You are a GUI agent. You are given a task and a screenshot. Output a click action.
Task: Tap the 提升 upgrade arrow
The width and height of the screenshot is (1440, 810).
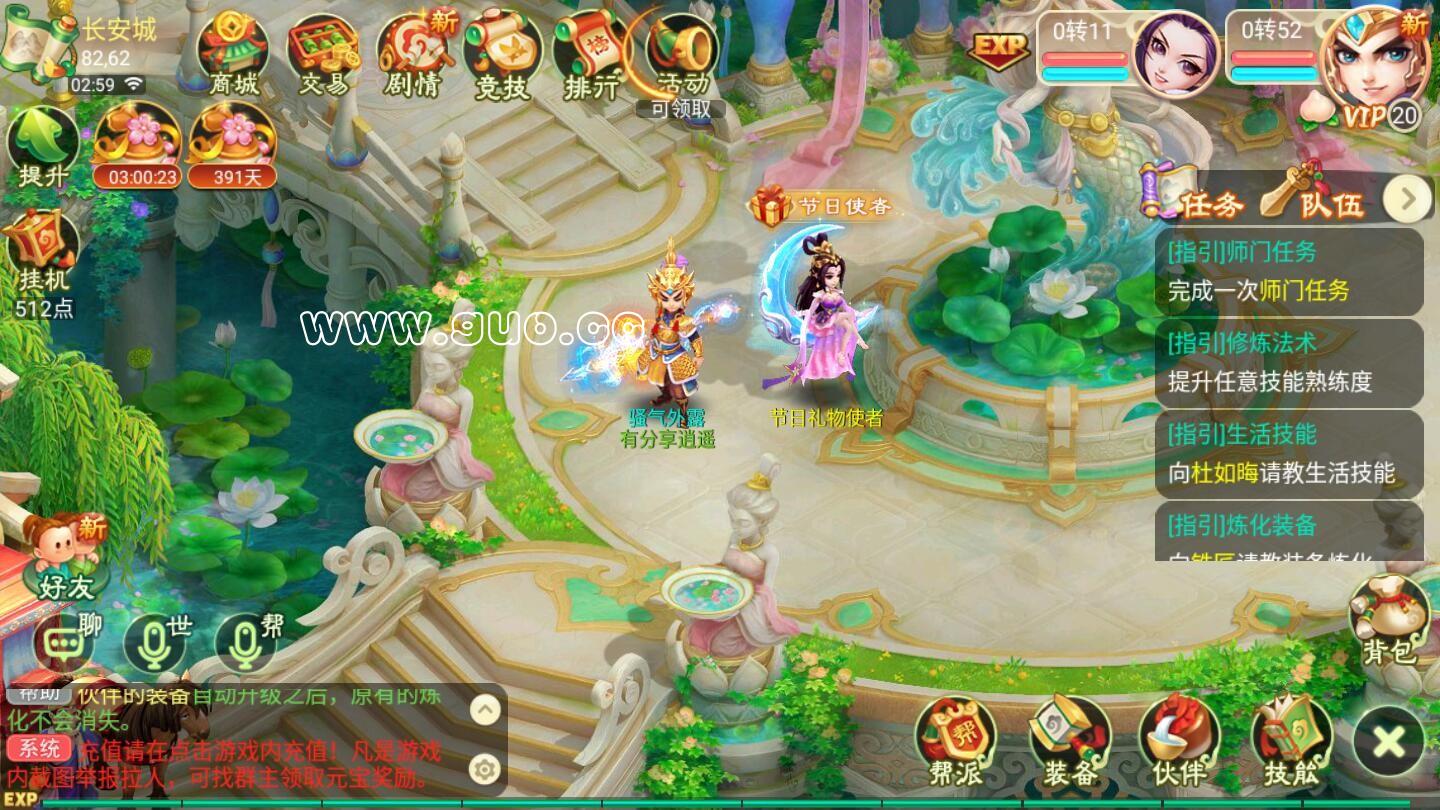[43, 147]
